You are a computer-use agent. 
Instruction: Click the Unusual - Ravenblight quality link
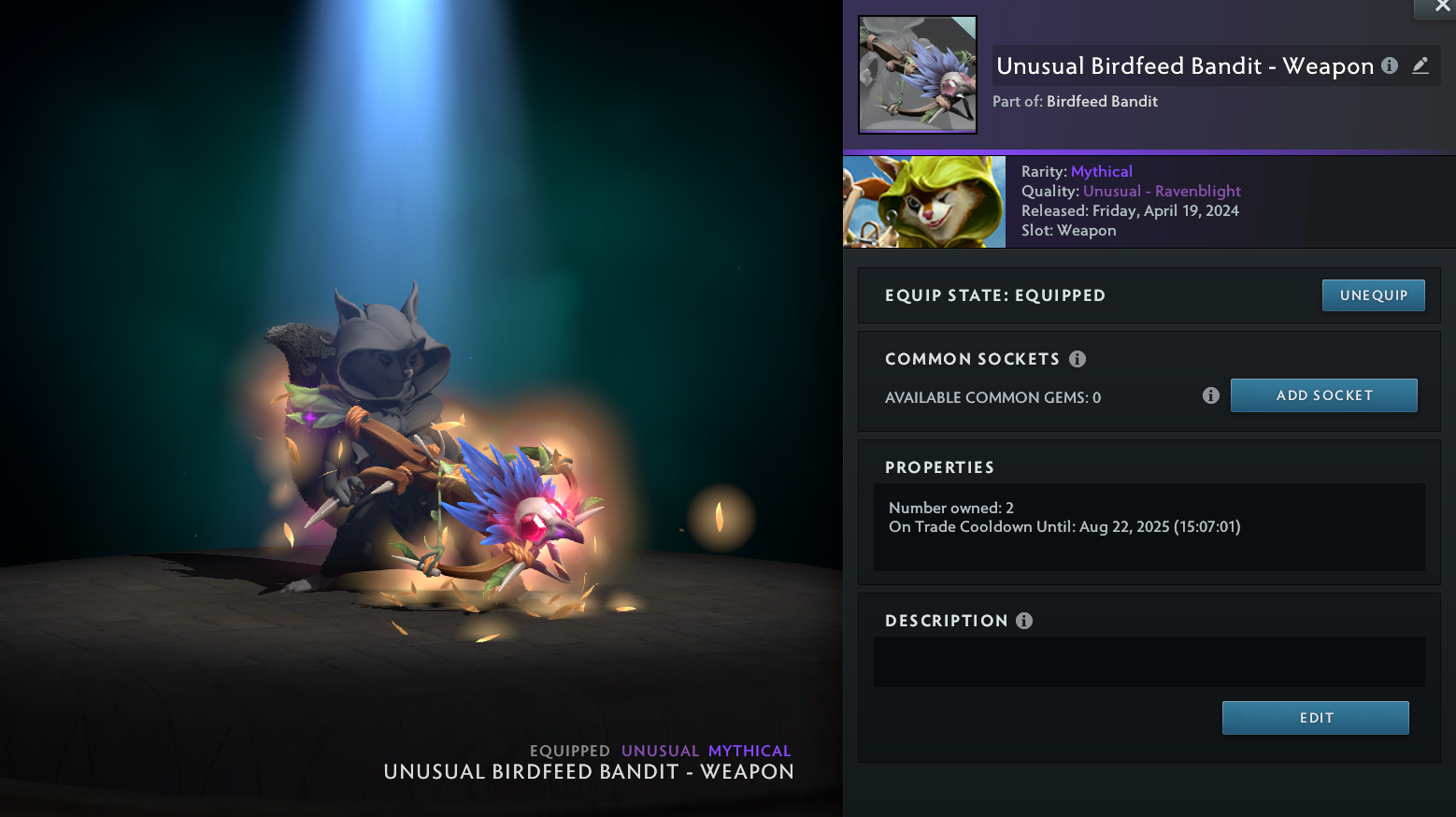(1162, 191)
